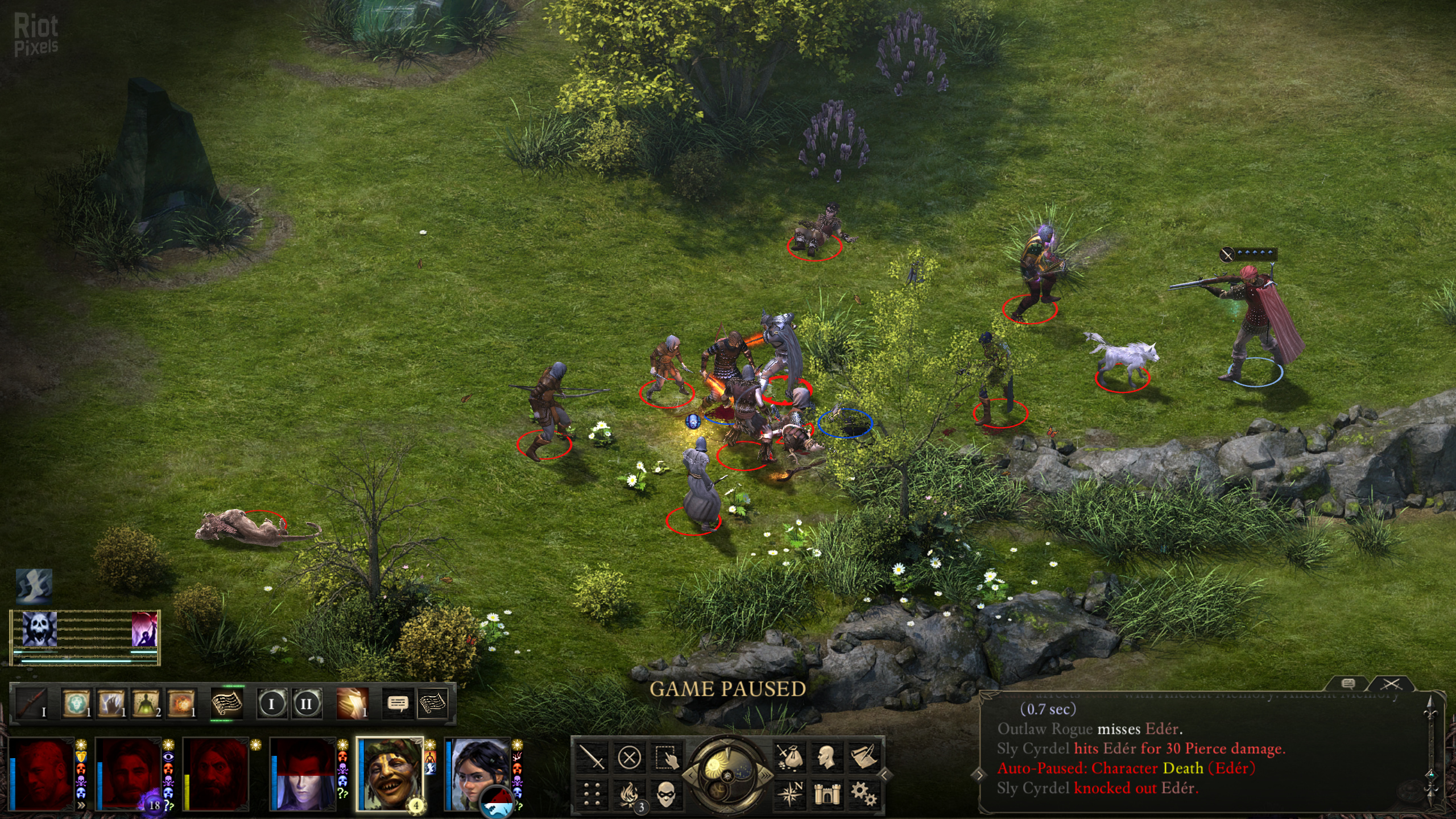Toggle stealth mode with masked face button

(x=666, y=793)
